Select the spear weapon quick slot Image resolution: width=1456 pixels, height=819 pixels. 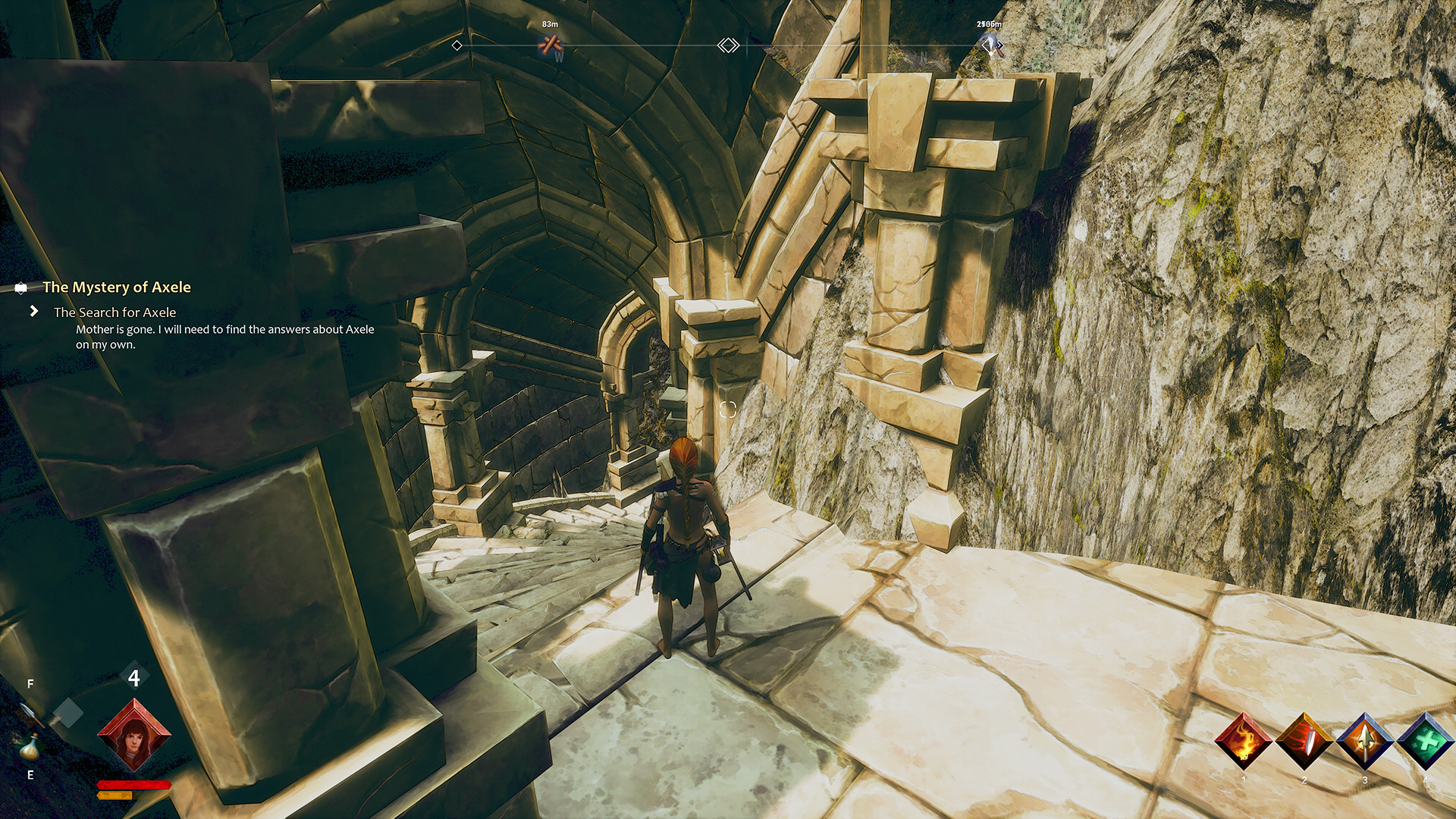30,714
